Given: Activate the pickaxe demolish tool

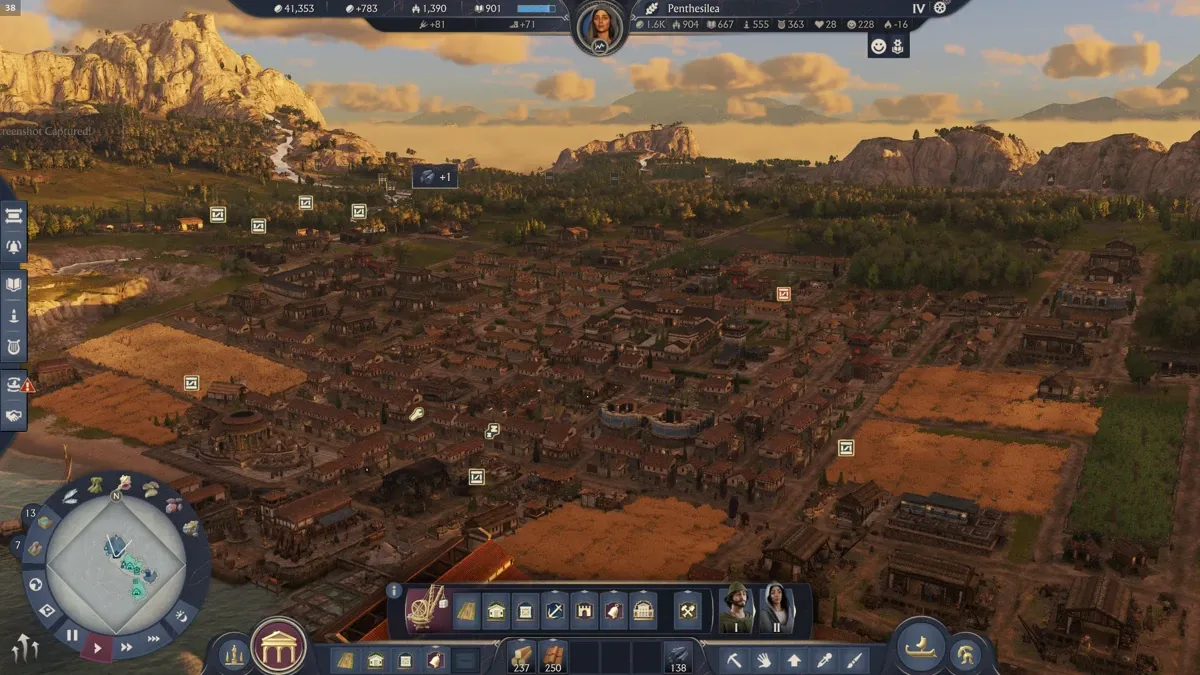Looking at the screenshot, I should [733, 660].
